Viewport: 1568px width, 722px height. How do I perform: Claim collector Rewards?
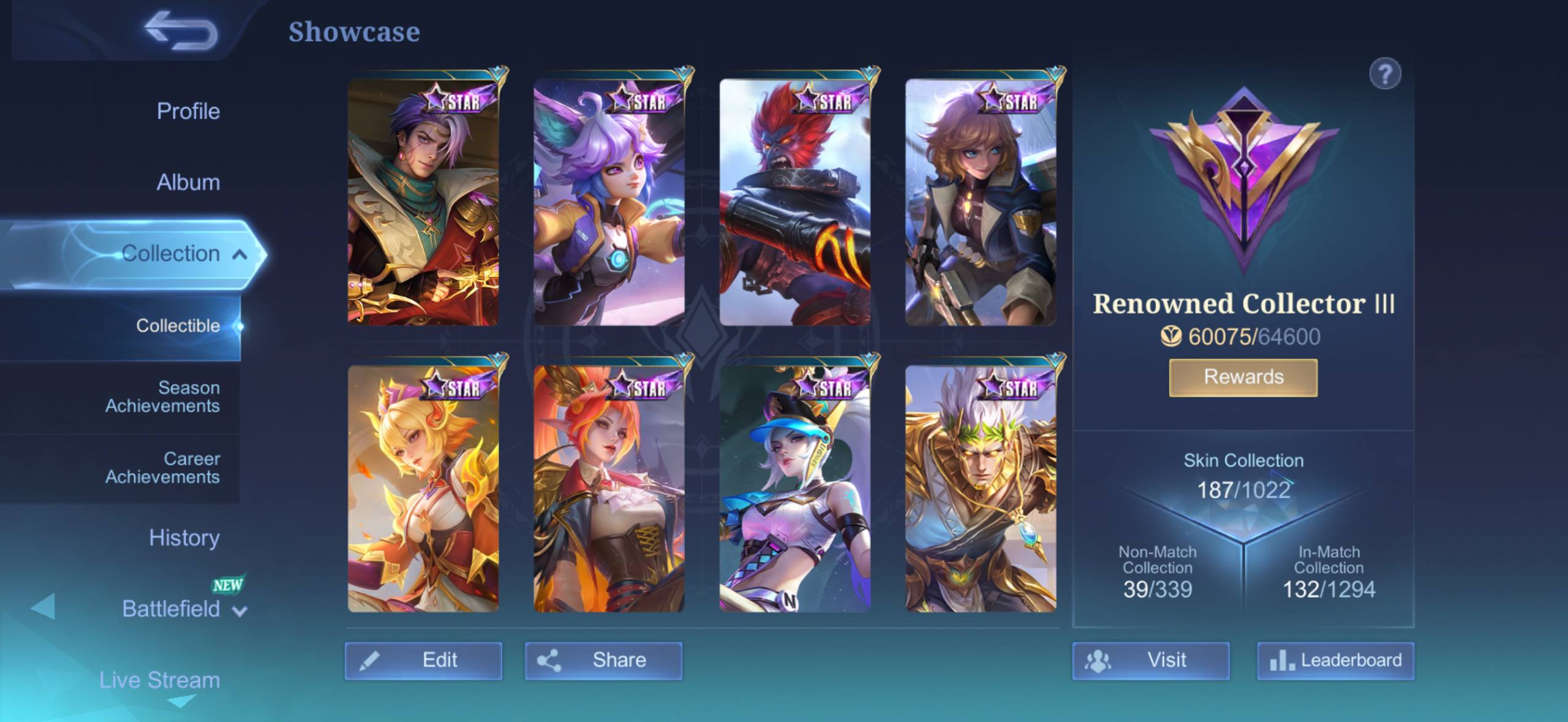pos(1243,377)
